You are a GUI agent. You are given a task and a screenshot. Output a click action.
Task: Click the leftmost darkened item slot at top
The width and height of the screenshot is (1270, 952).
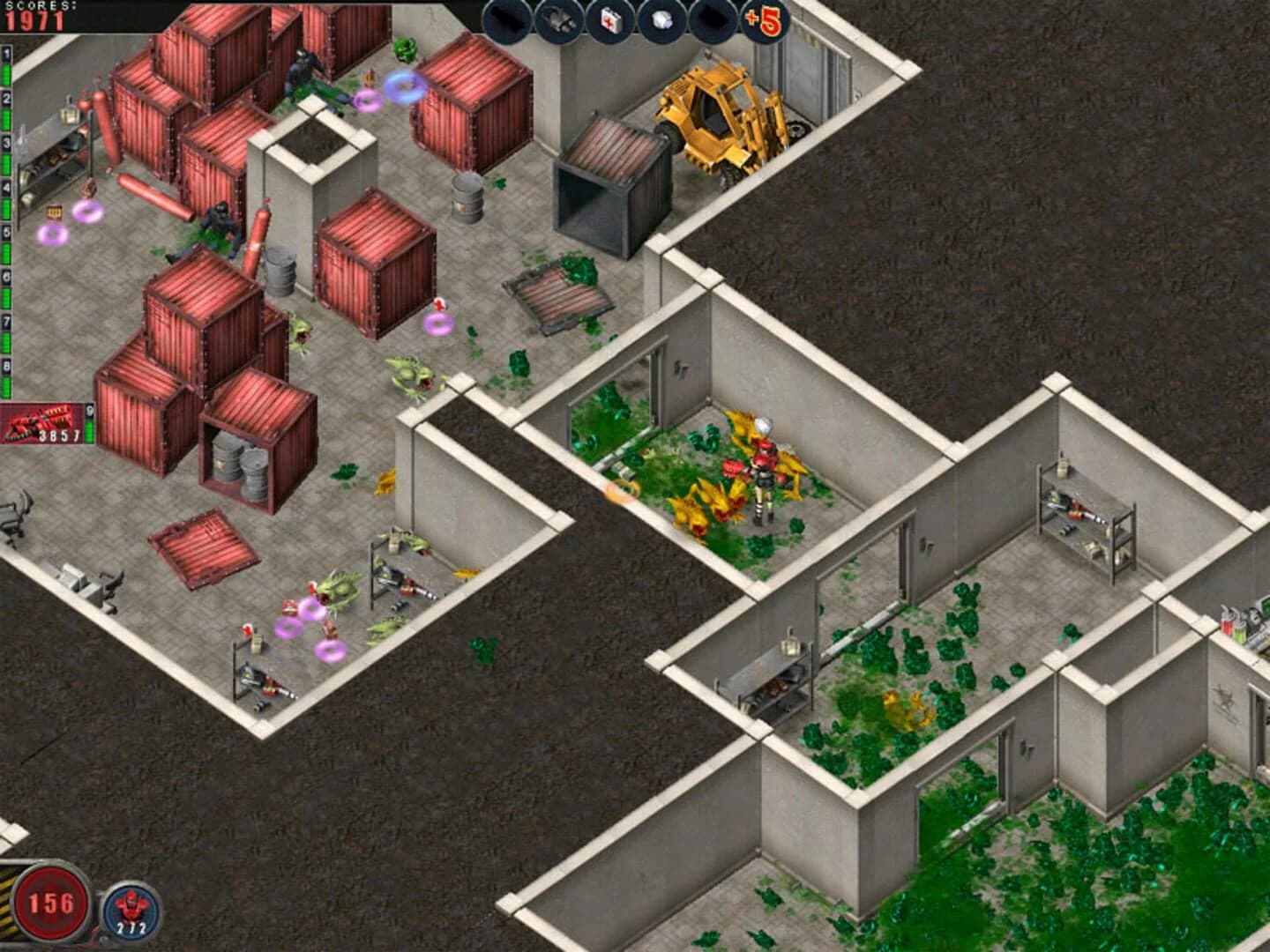coord(507,19)
